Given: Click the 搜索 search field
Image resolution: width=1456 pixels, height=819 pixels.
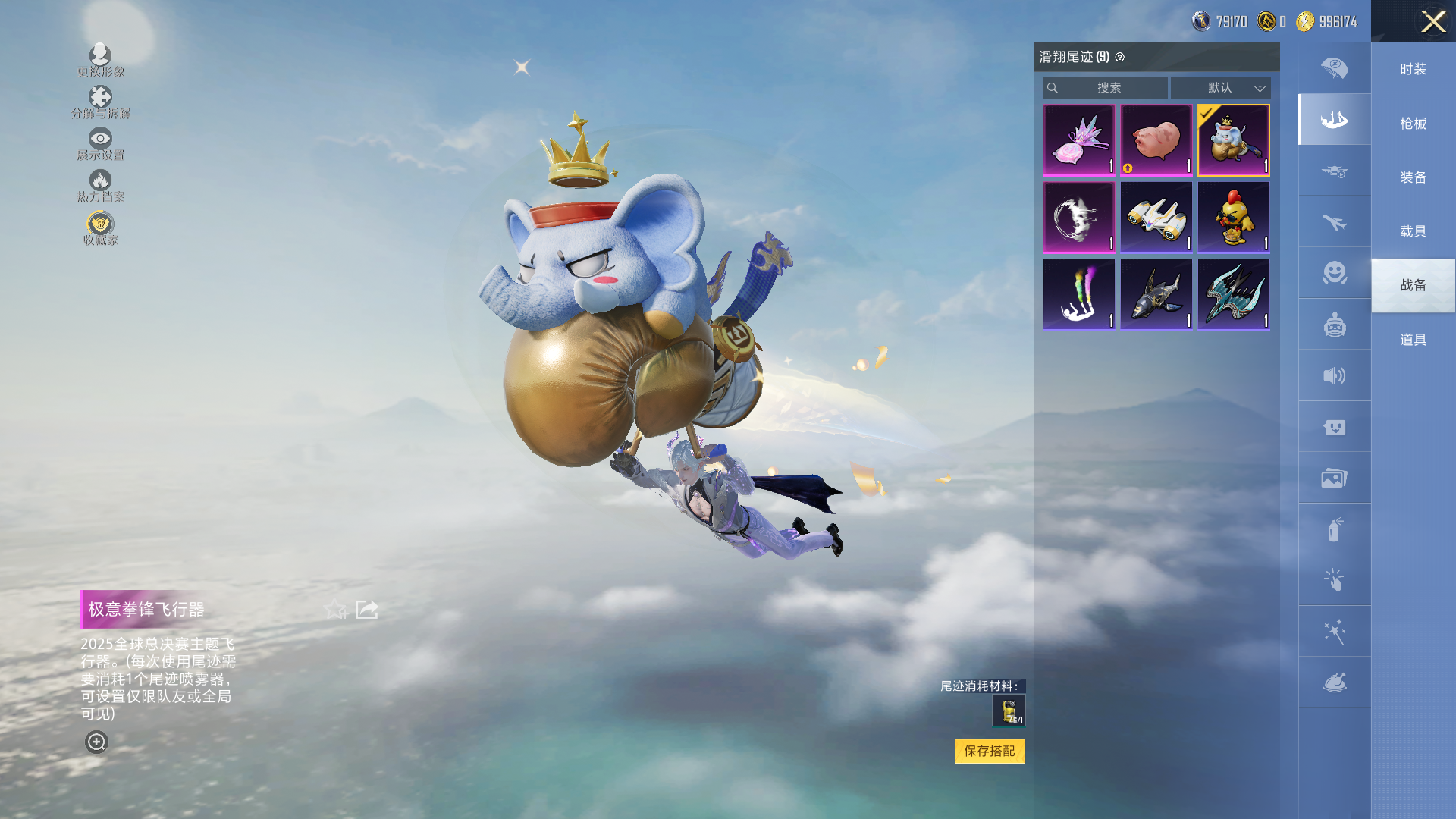Looking at the screenshot, I should [1106, 88].
